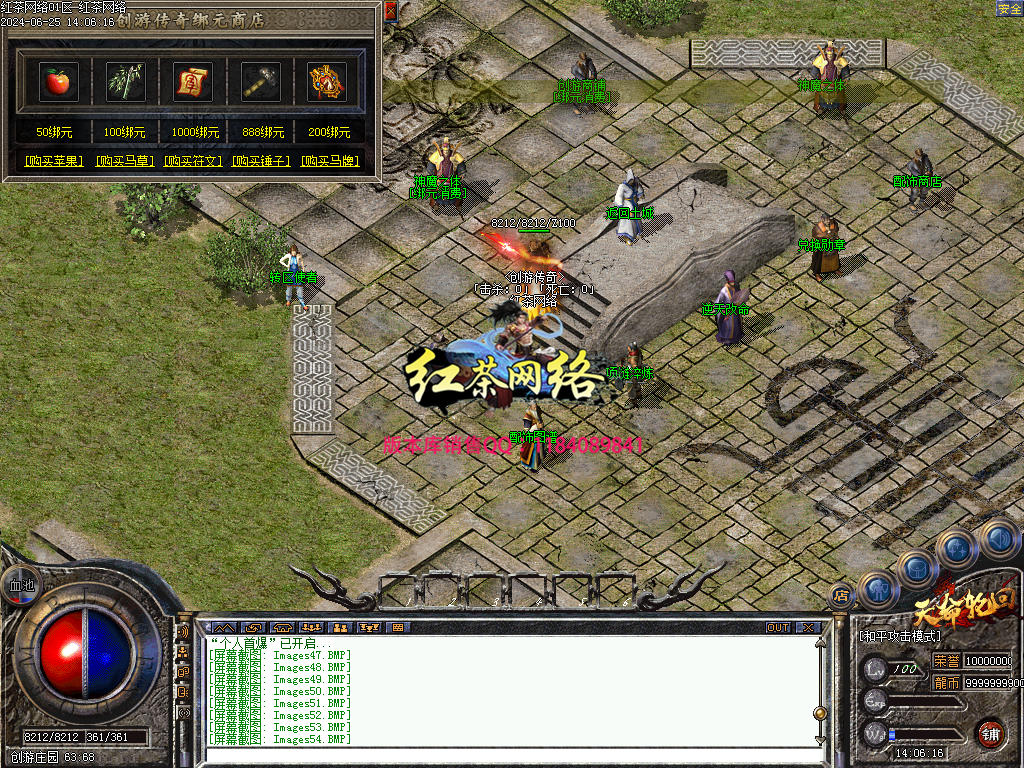1024x768 pixels.
Task: Select the golden horse token item
Action: point(327,81)
